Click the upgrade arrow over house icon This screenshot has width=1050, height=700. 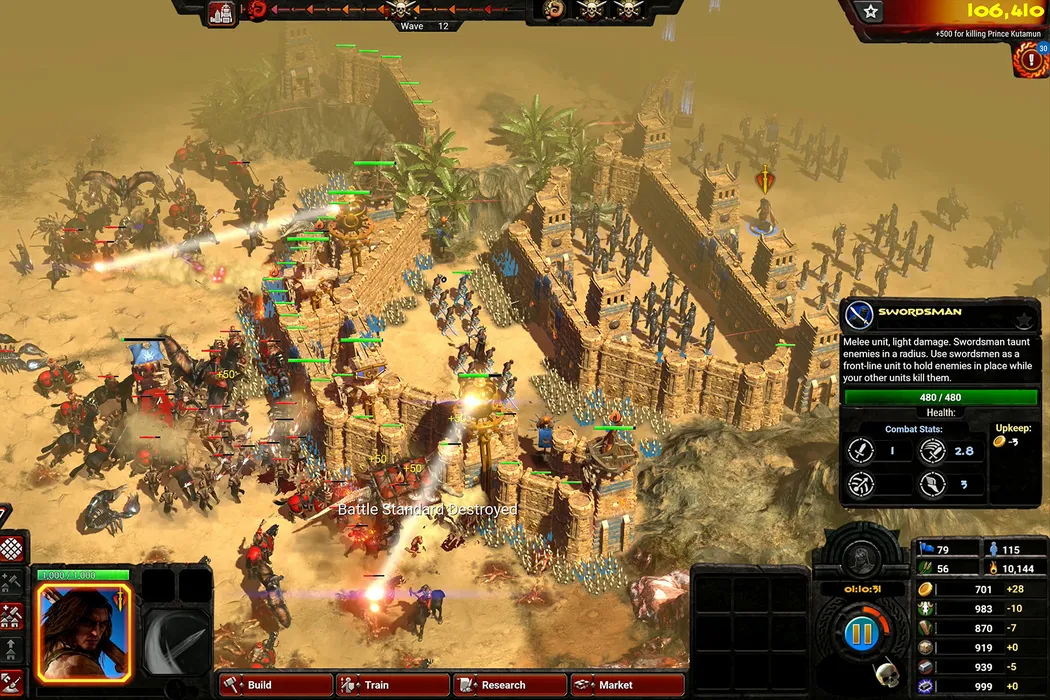(11, 649)
